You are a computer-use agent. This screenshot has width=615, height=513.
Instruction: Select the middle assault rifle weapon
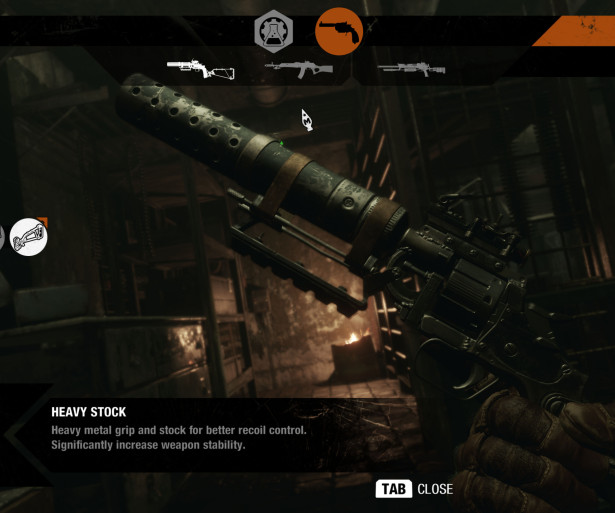point(299,69)
